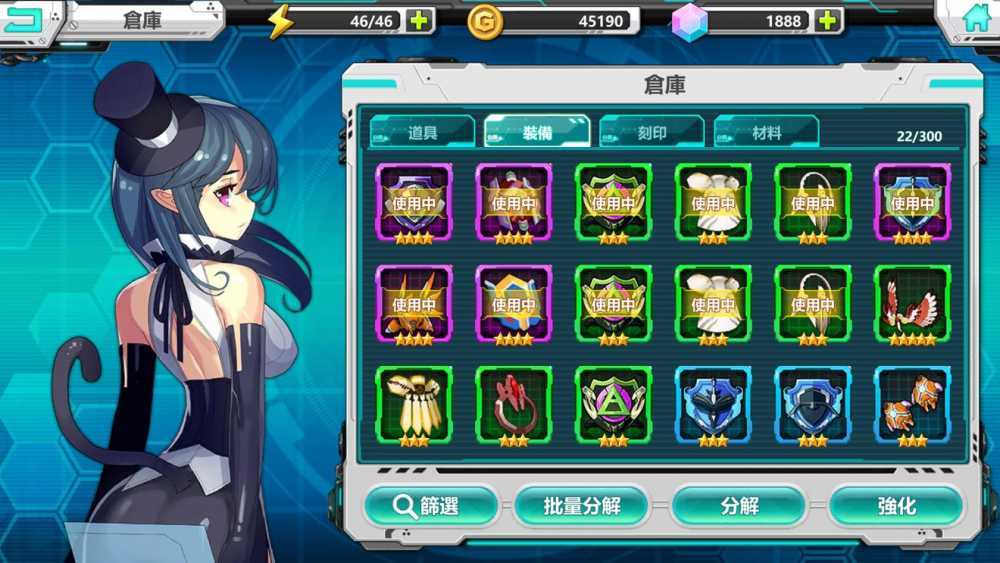Pick the gold fringed armor three-star item
This screenshot has width=1000, height=563.
(x=413, y=405)
